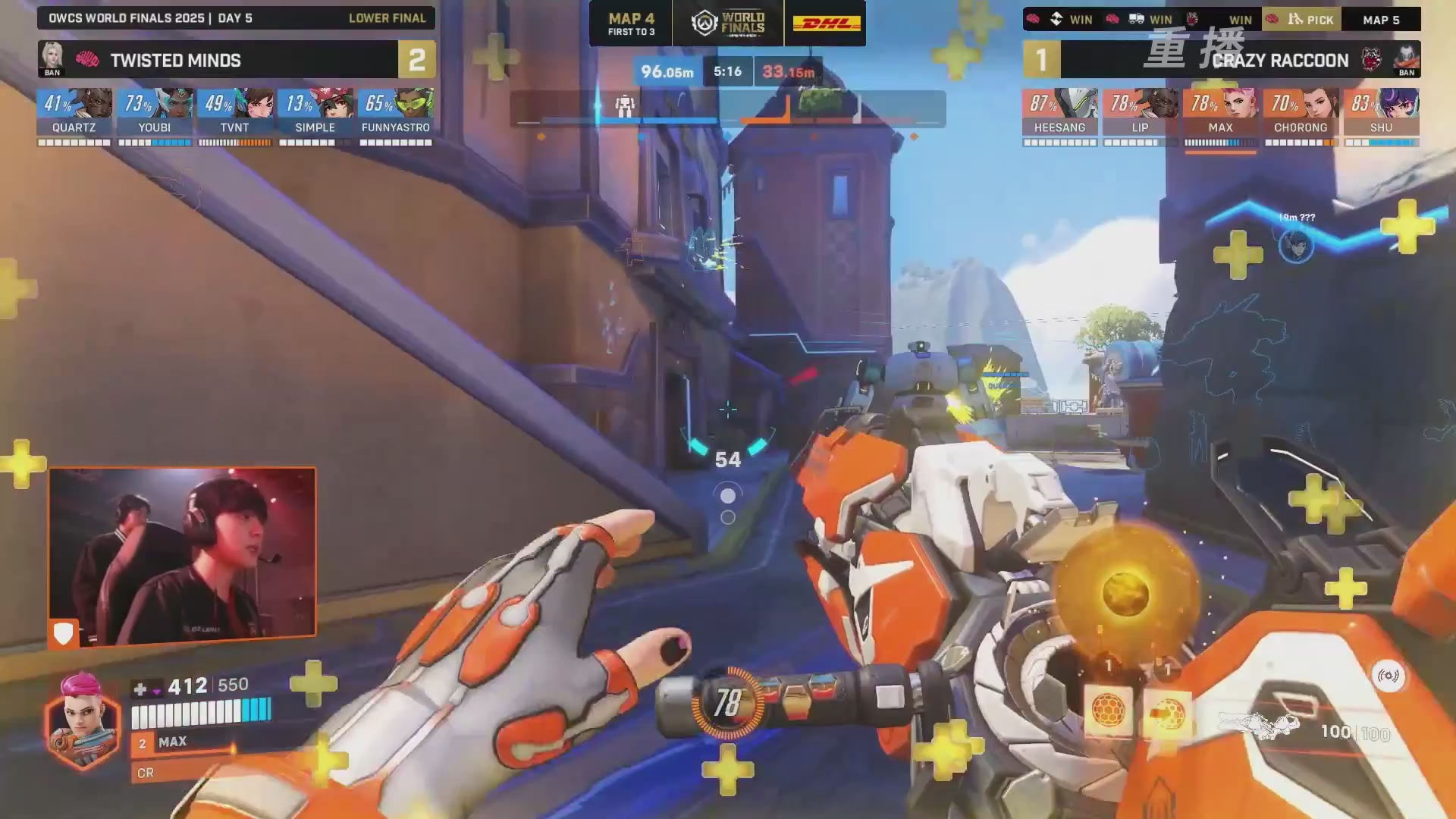The width and height of the screenshot is (1456, 819).
Task: Activate Zarya's Particle Barrier ability icon
Action: (x=1108, y=711)
